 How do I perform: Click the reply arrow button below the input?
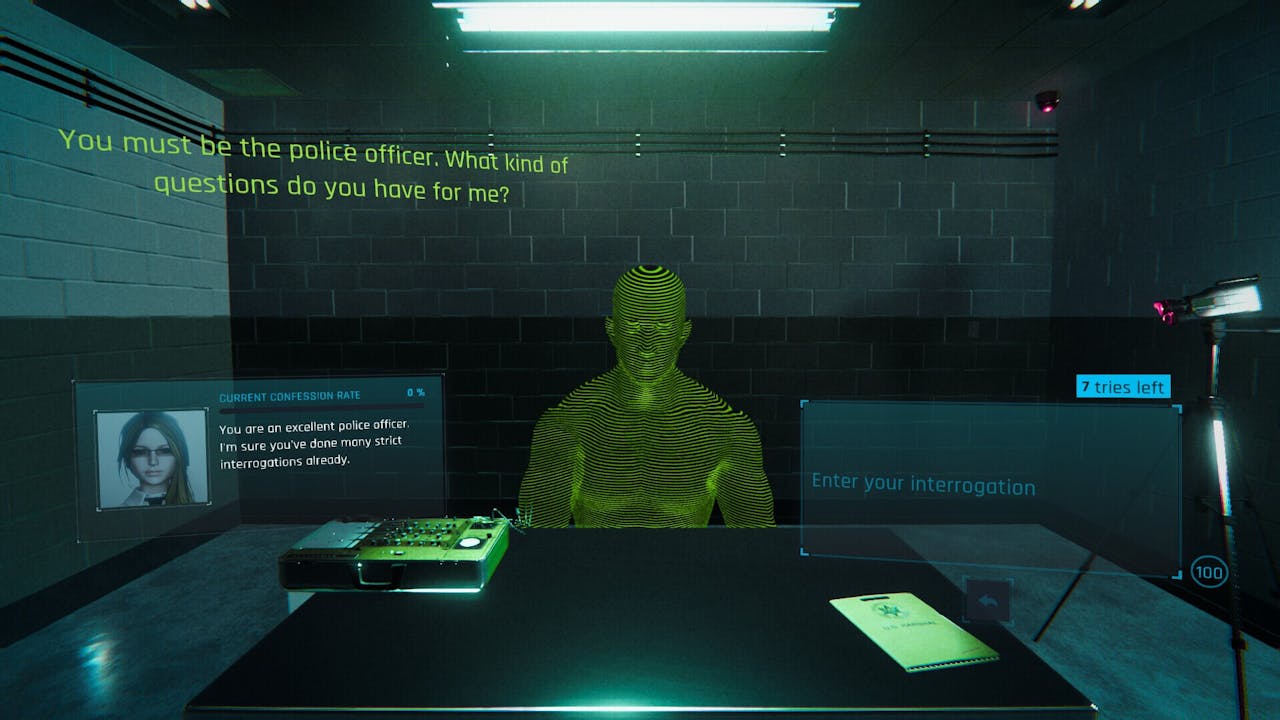pos(988,601)
